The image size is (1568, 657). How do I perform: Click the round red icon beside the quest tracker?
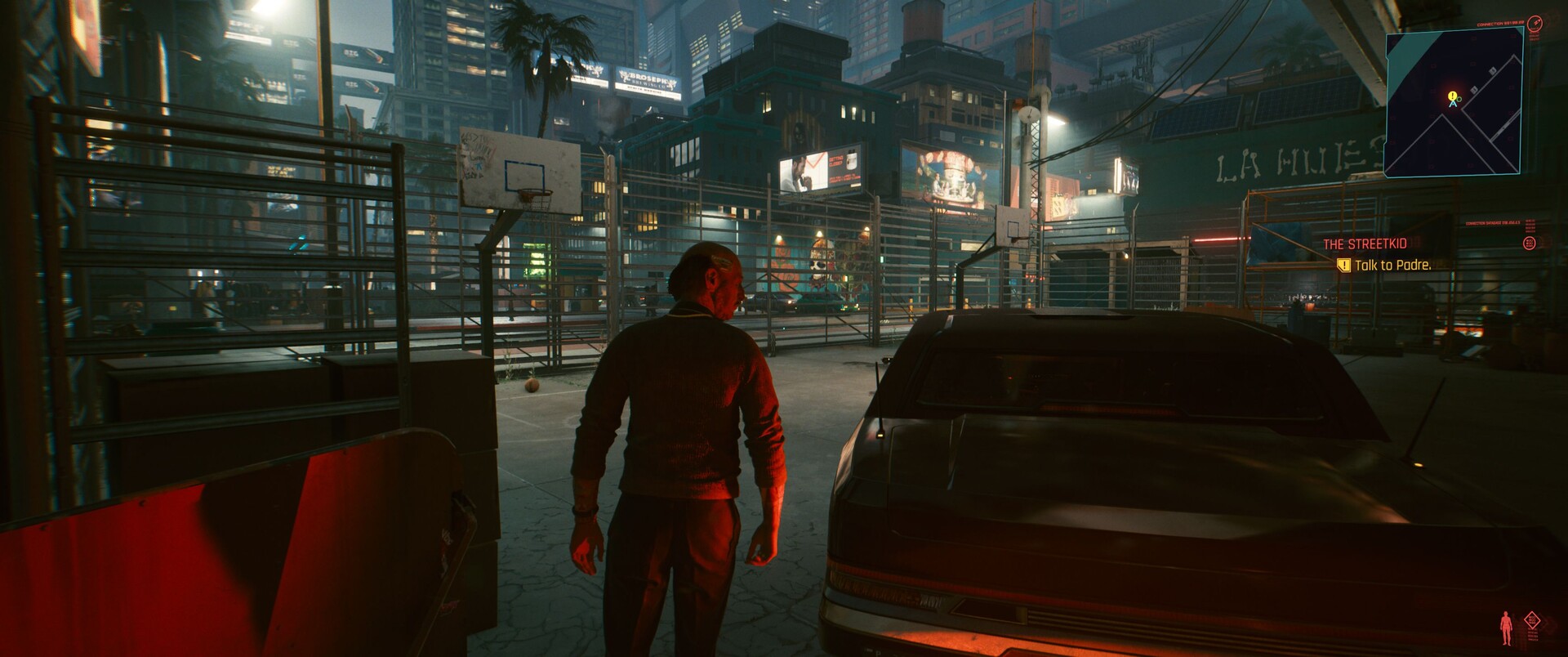tap(1530, 243)
